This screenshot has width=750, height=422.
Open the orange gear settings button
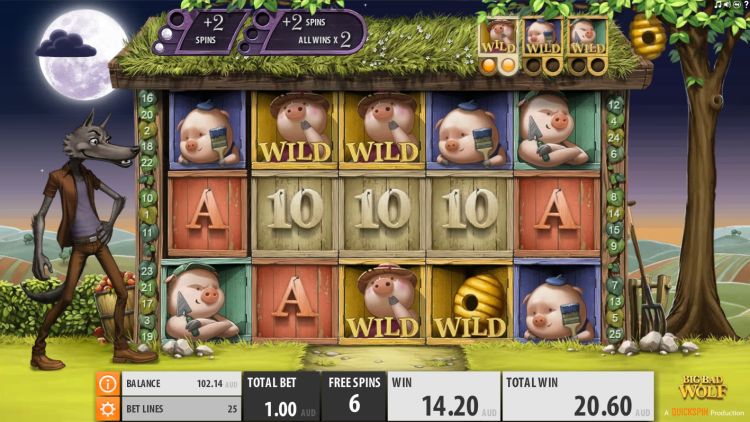[x=108, y=408]
